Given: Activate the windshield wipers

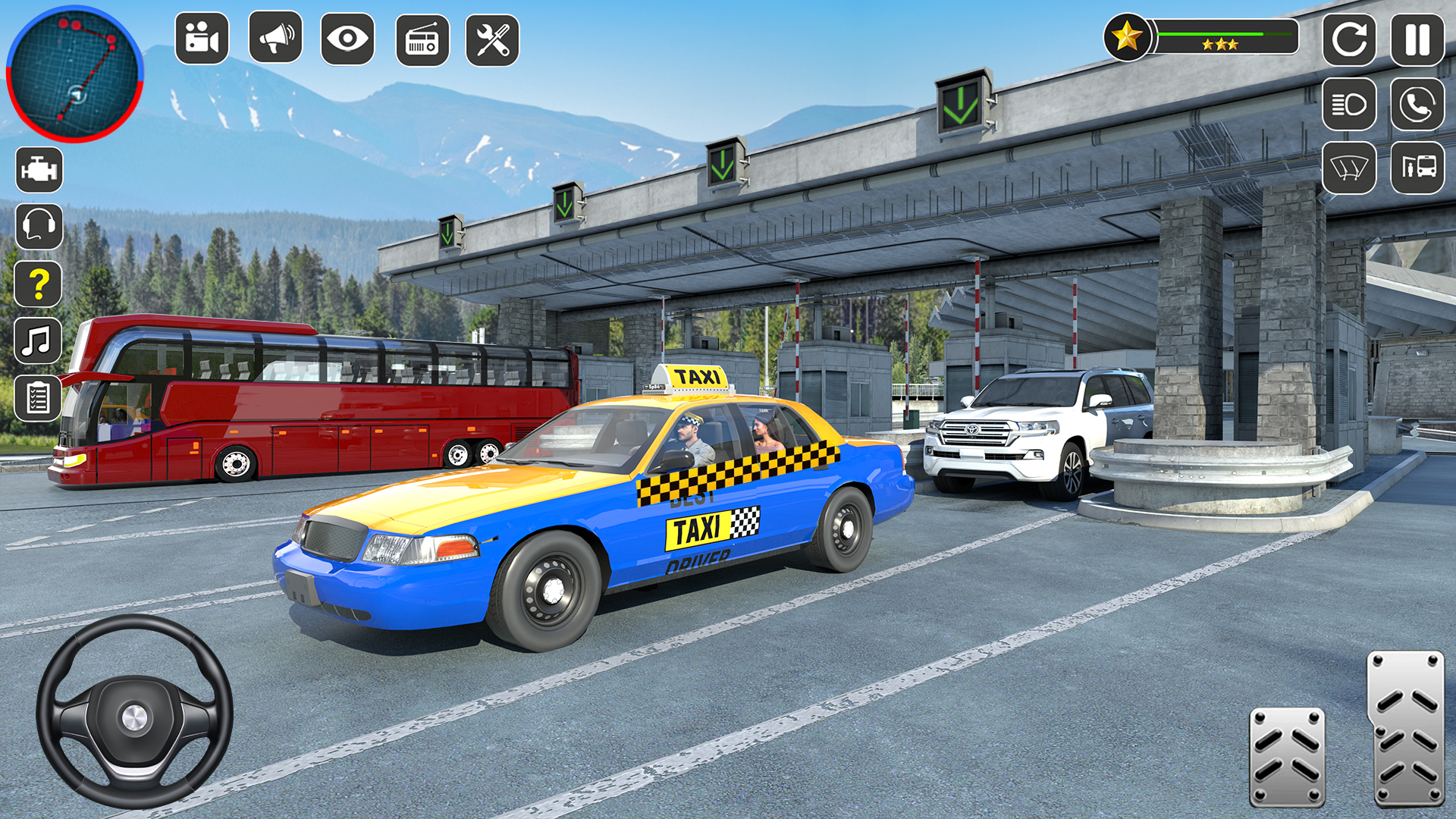Looking at the screenshot, I should click(1349, 168).
